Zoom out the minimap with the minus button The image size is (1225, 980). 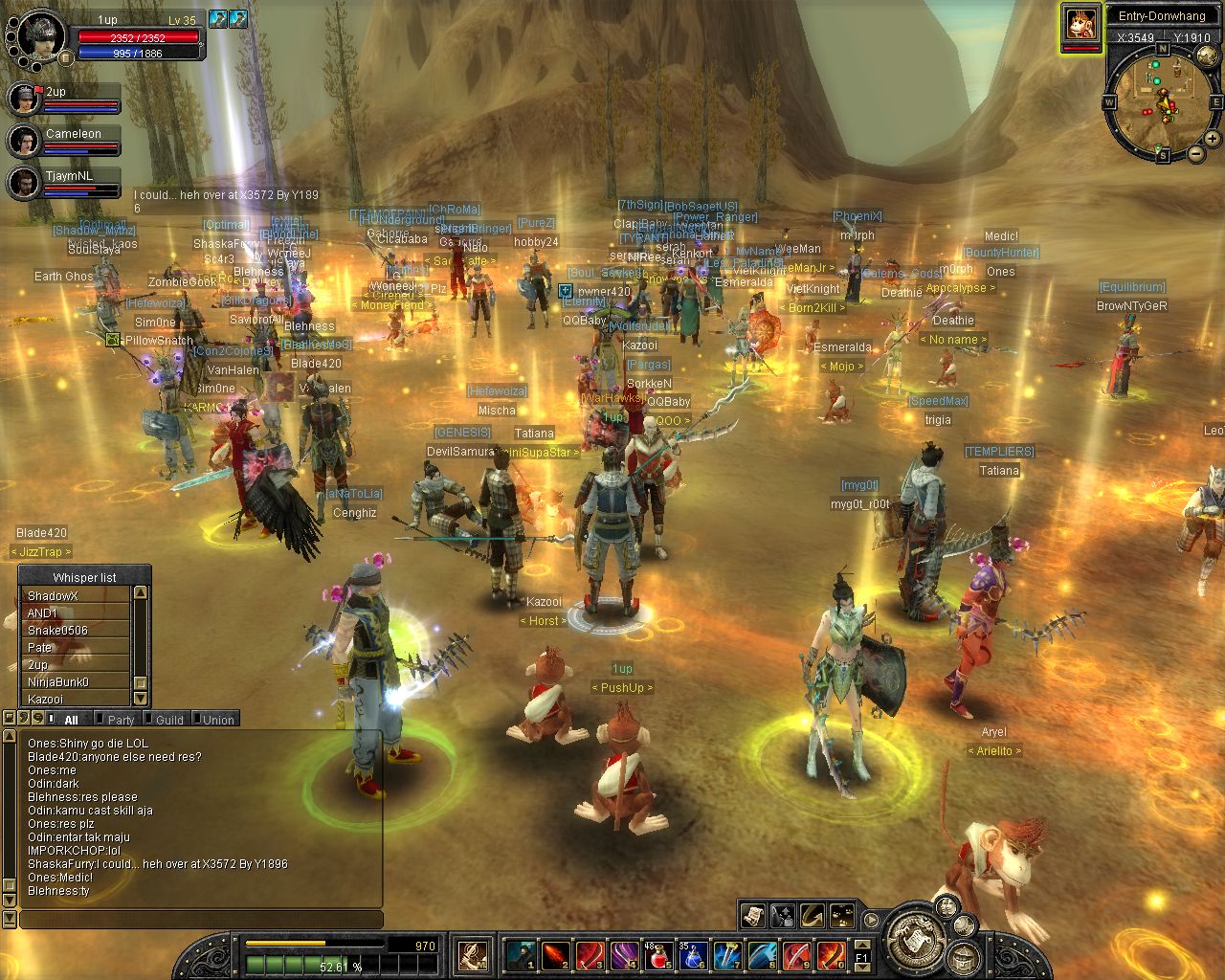tap(1196, 153)
